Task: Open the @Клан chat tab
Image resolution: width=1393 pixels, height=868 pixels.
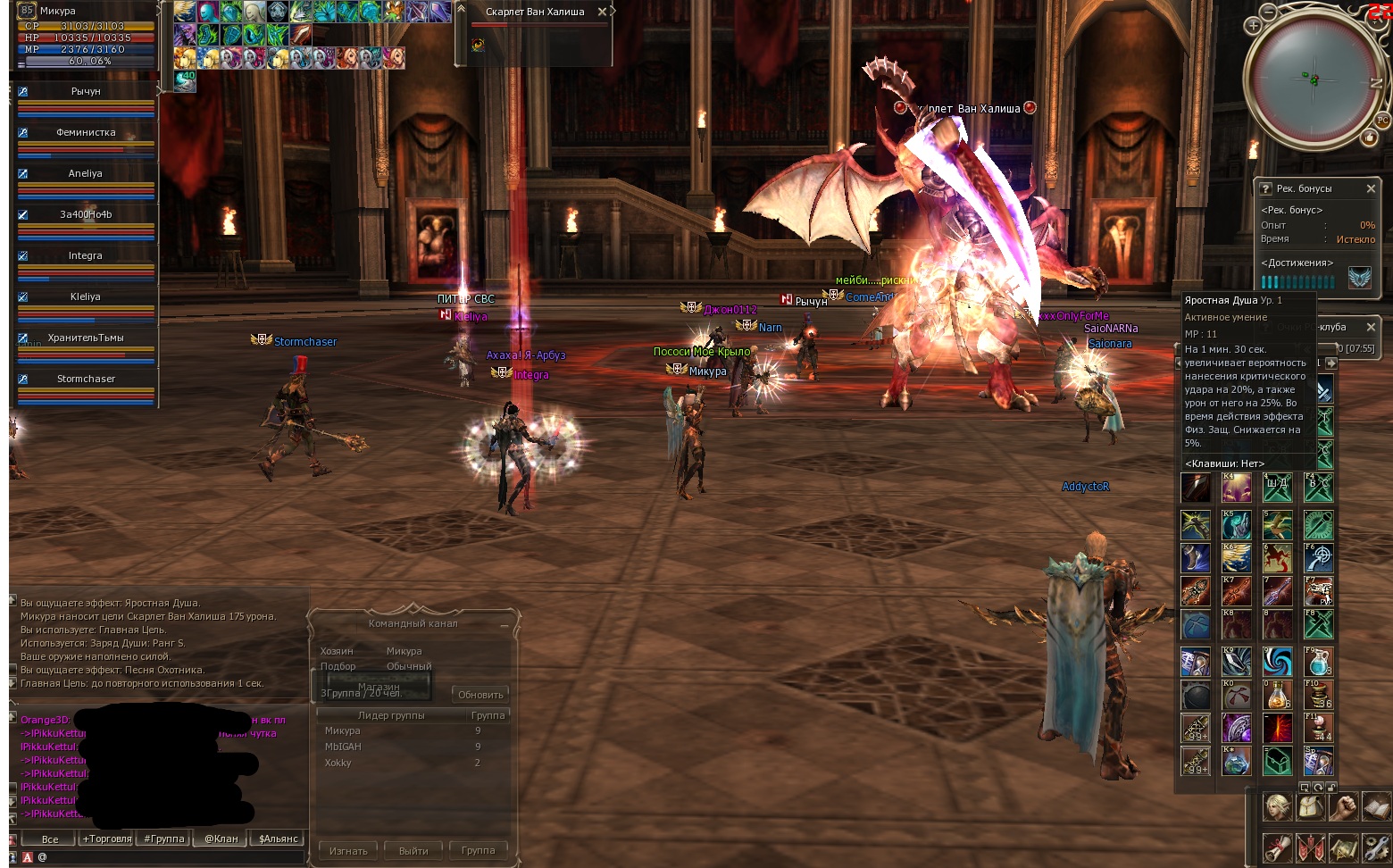Action: (221, 839)
